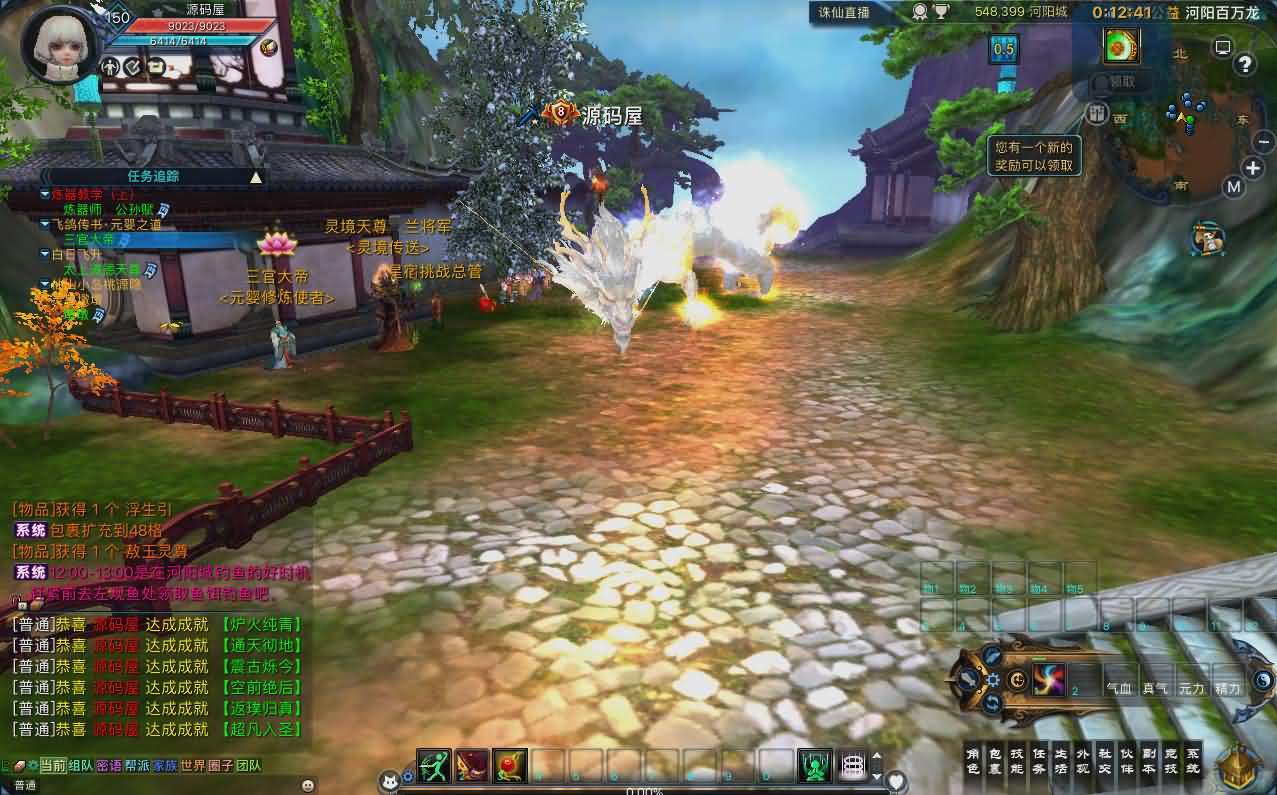Select the 帮派 guild chat tab

click(x=137, y=766)
